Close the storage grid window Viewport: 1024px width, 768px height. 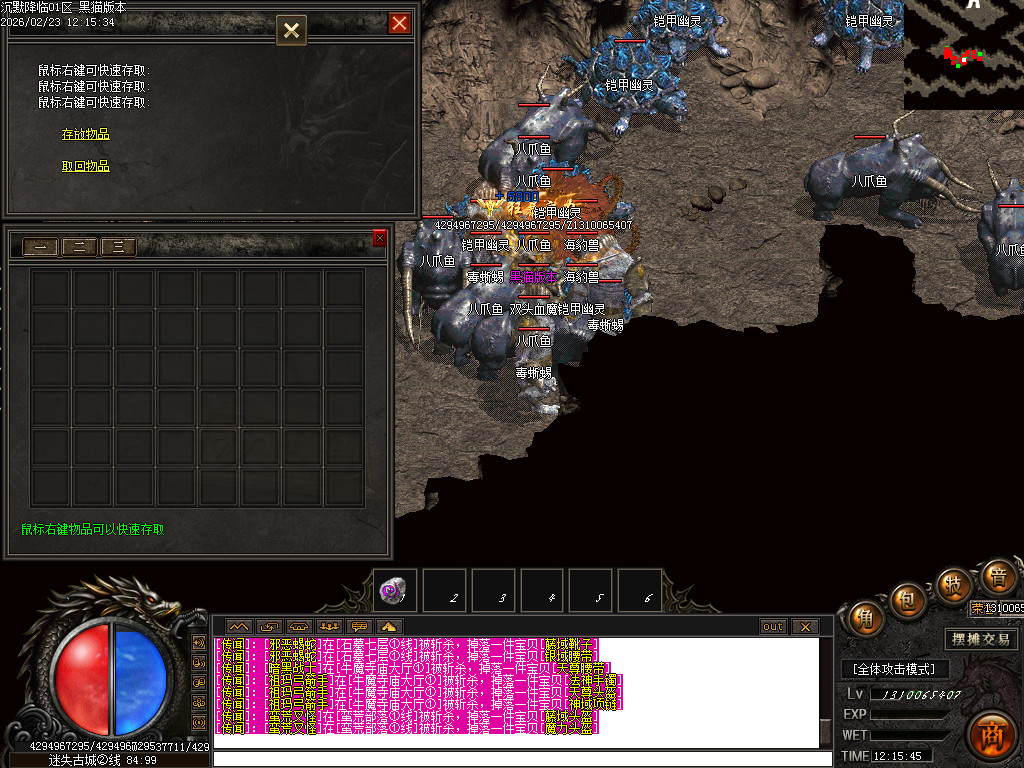(380, 238)
